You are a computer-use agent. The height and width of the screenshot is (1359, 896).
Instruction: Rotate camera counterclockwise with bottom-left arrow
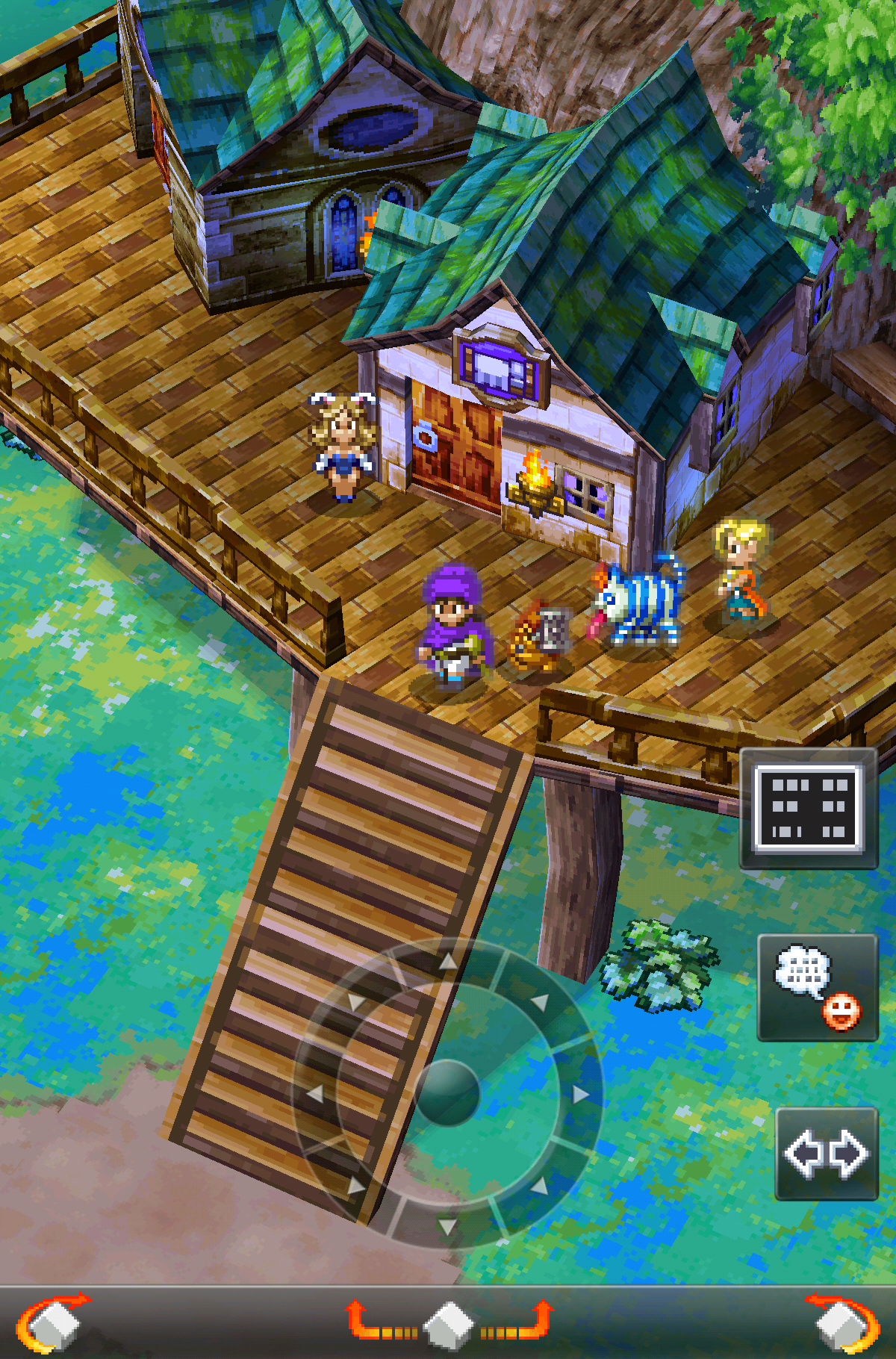click(x=52, y=1322)
